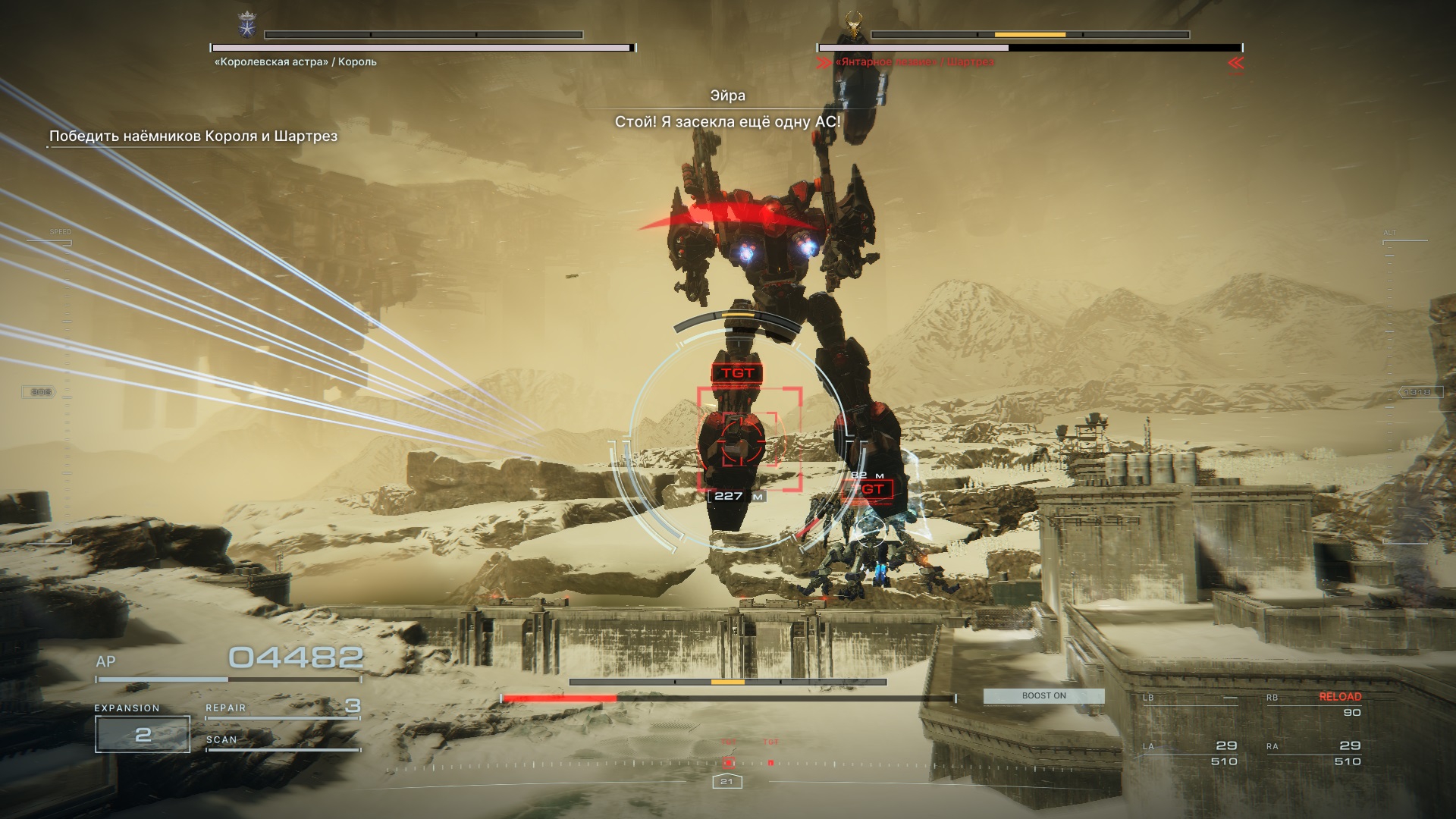
Task: Activate the EXPANSION slot
Action: (143, 733)
